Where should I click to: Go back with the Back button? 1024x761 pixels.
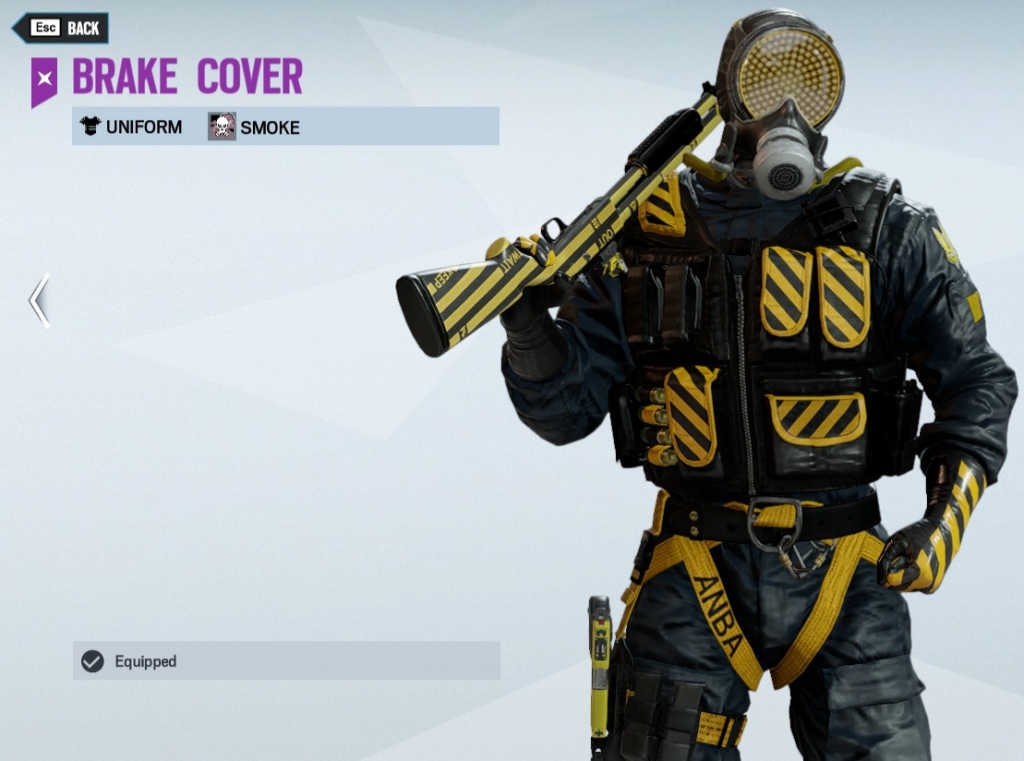pos(62,28)
